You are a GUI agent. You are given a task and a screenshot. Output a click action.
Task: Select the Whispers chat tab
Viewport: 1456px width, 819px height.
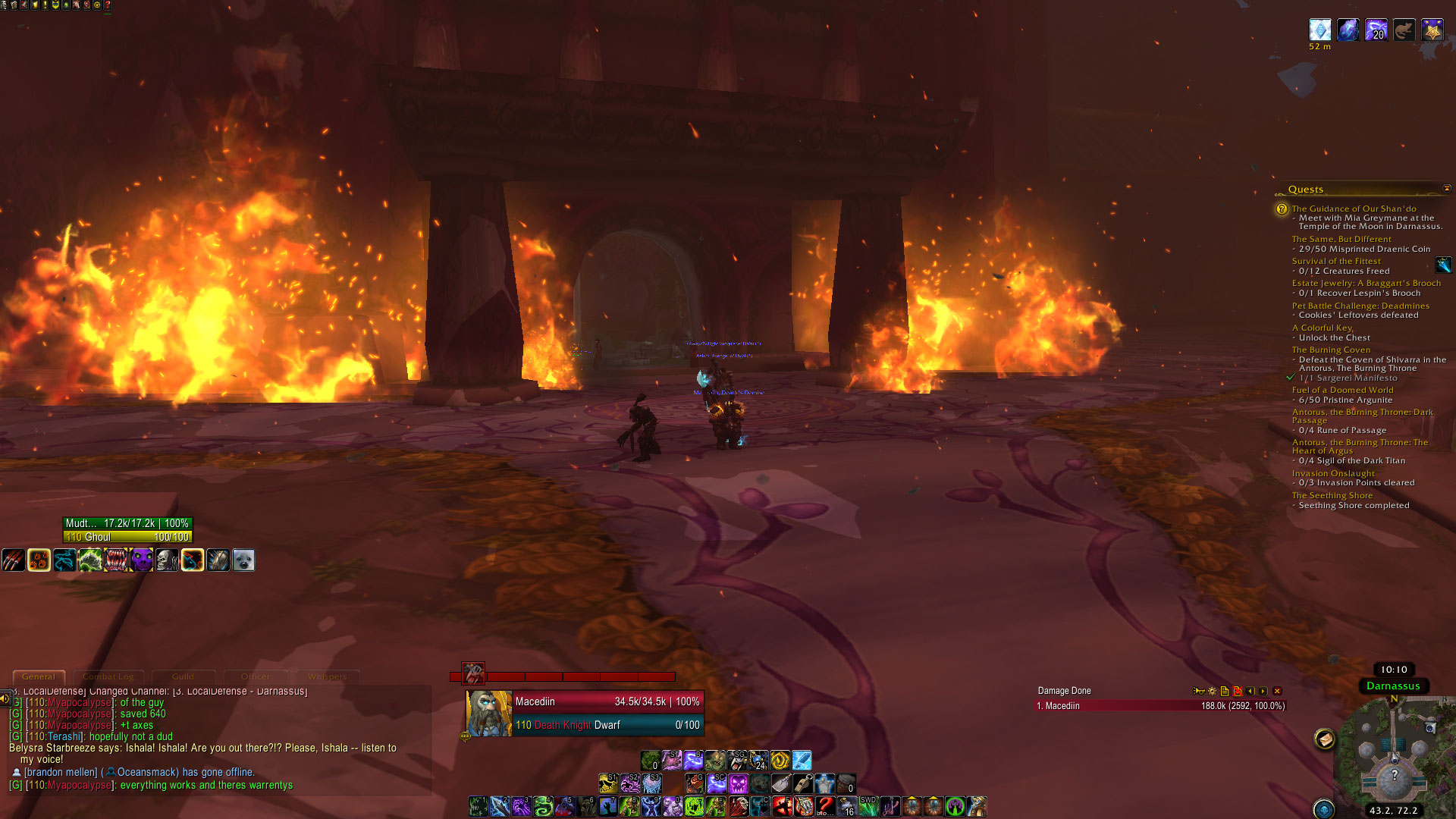327,676
